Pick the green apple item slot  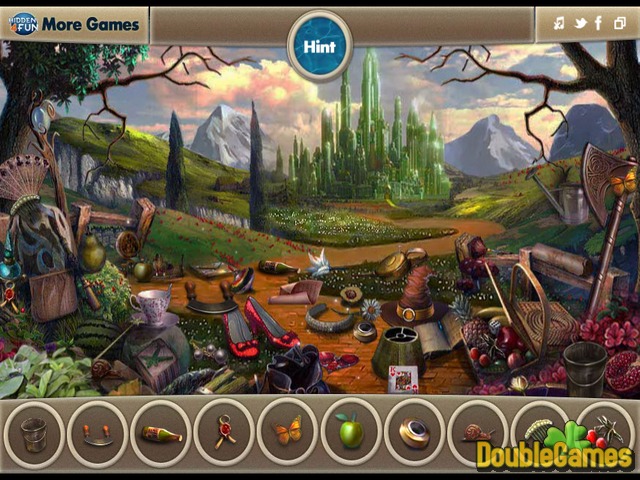(350, 433)
